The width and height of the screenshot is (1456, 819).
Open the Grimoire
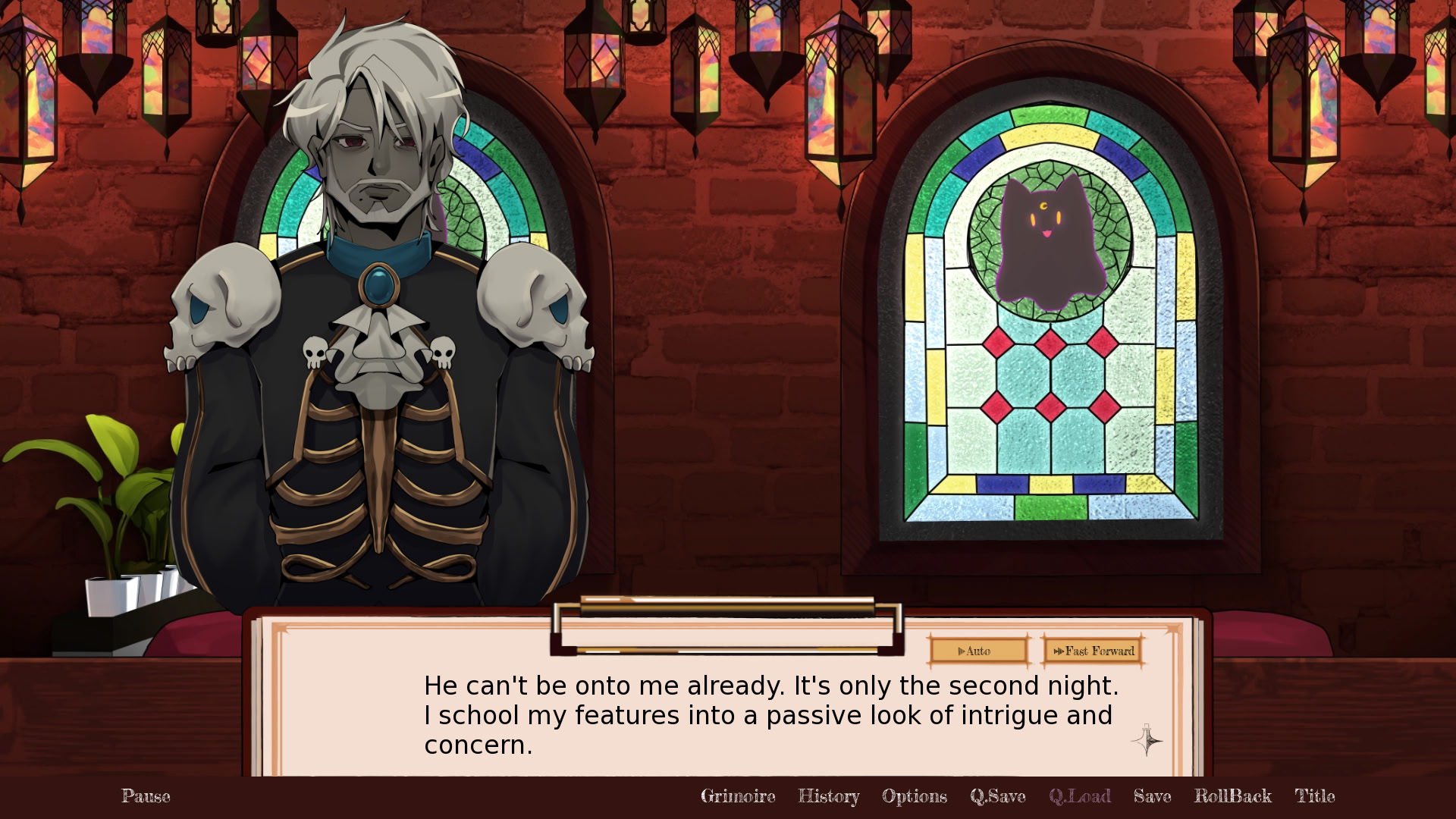[738, 797]
